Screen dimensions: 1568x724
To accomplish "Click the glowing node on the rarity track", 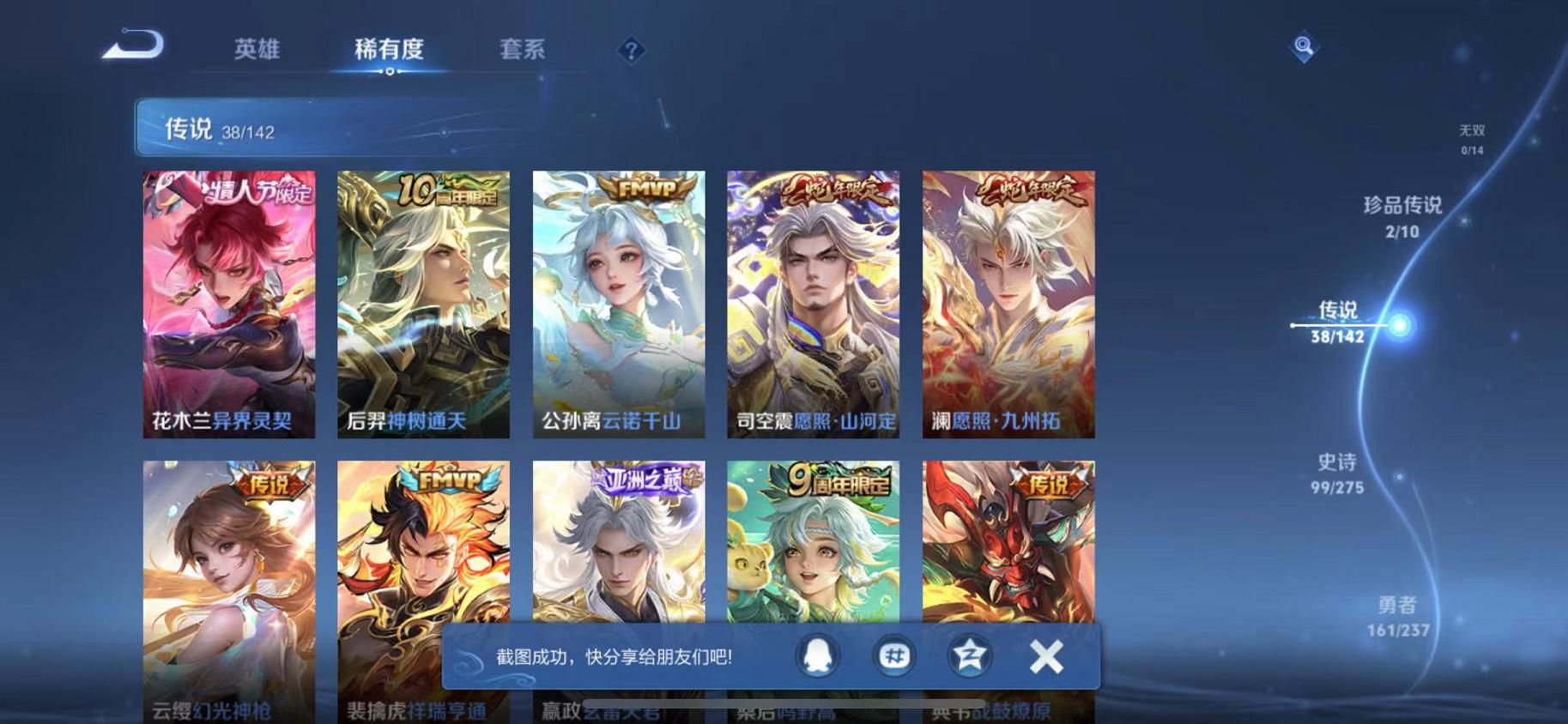I will [x=1401, y=326].
